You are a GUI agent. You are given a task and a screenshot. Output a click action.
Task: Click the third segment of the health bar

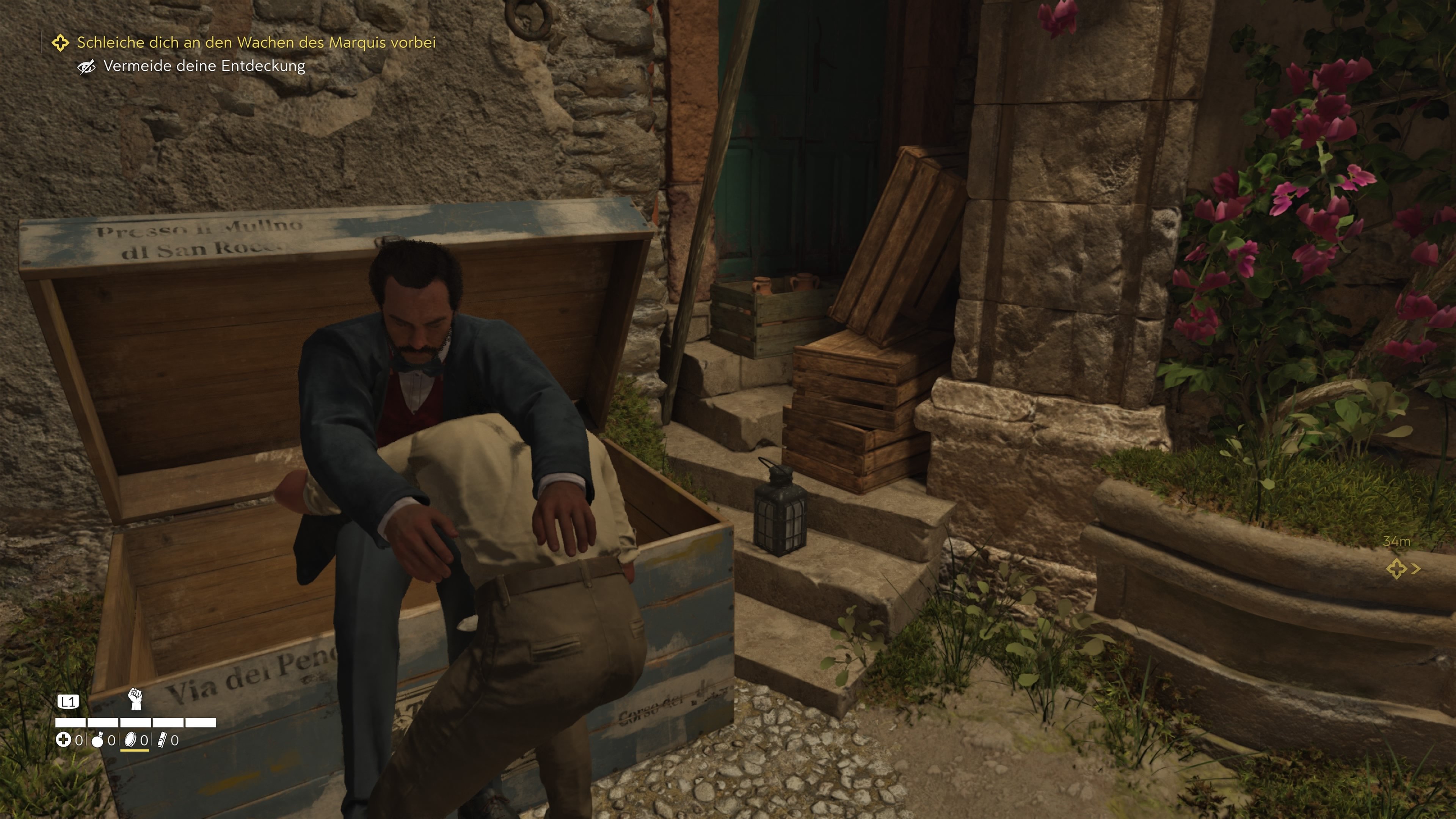tap(136, 722)
